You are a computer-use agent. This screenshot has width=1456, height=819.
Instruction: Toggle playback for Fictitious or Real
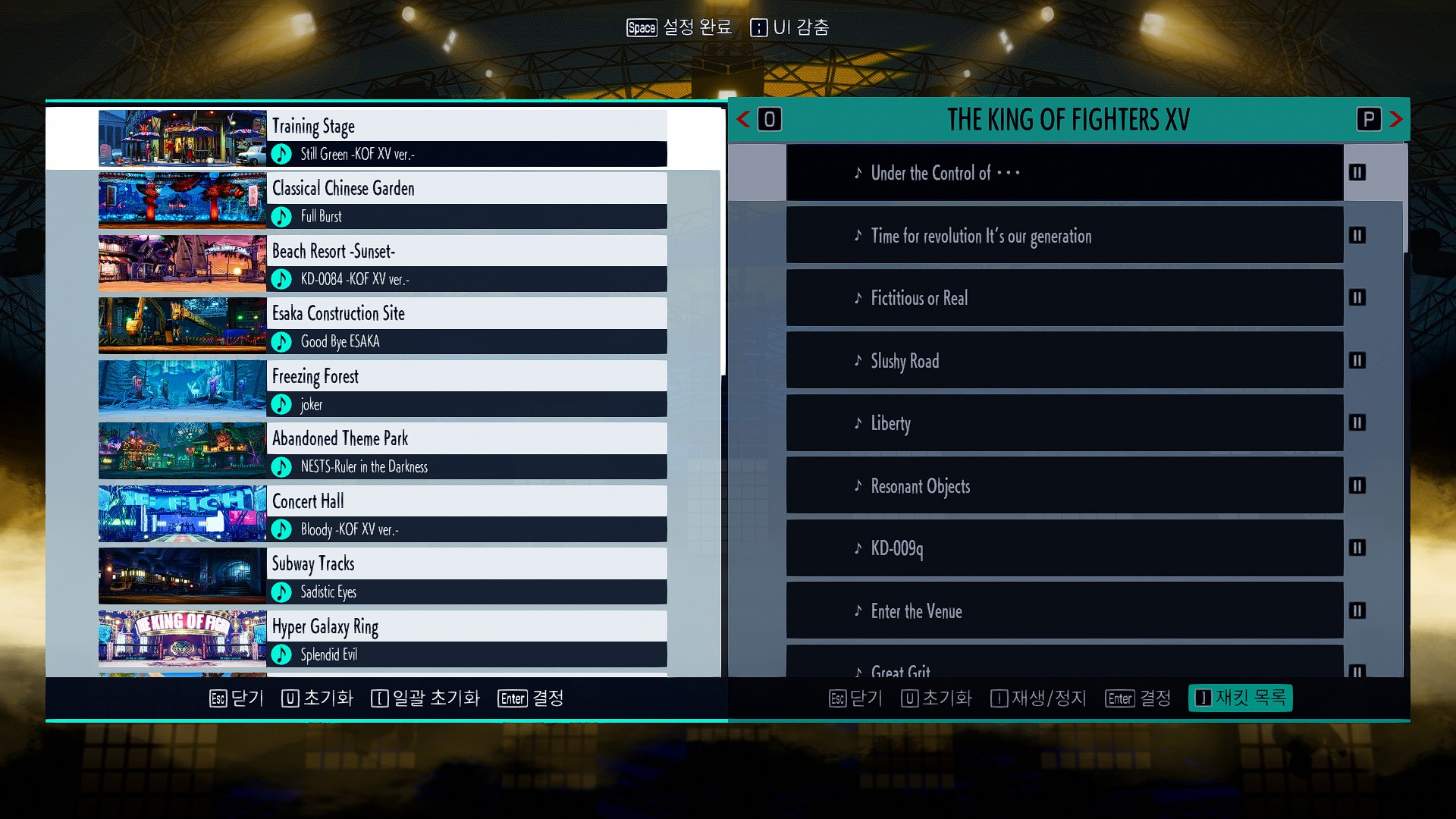[x=1357, y=298]
